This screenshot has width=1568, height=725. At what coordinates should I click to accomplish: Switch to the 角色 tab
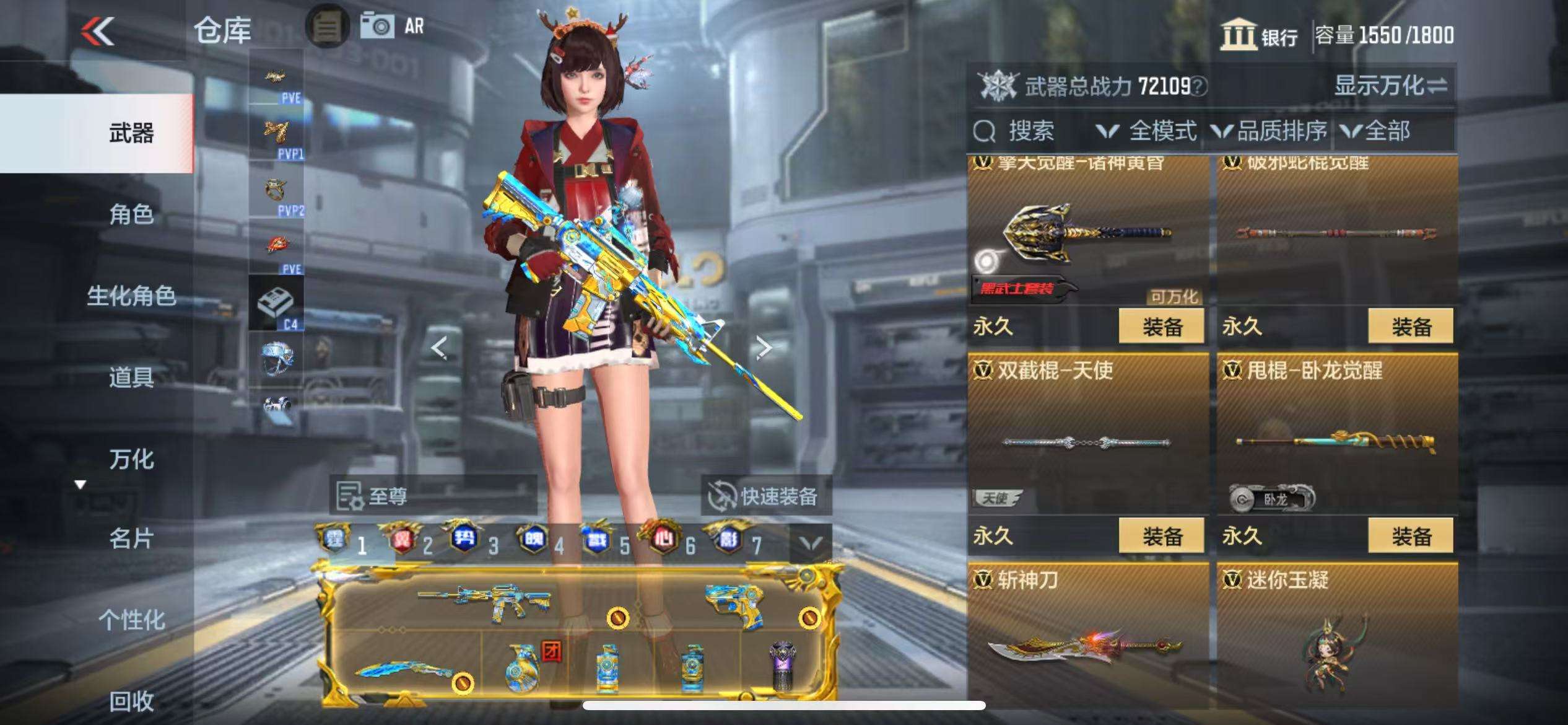(131, 214)
